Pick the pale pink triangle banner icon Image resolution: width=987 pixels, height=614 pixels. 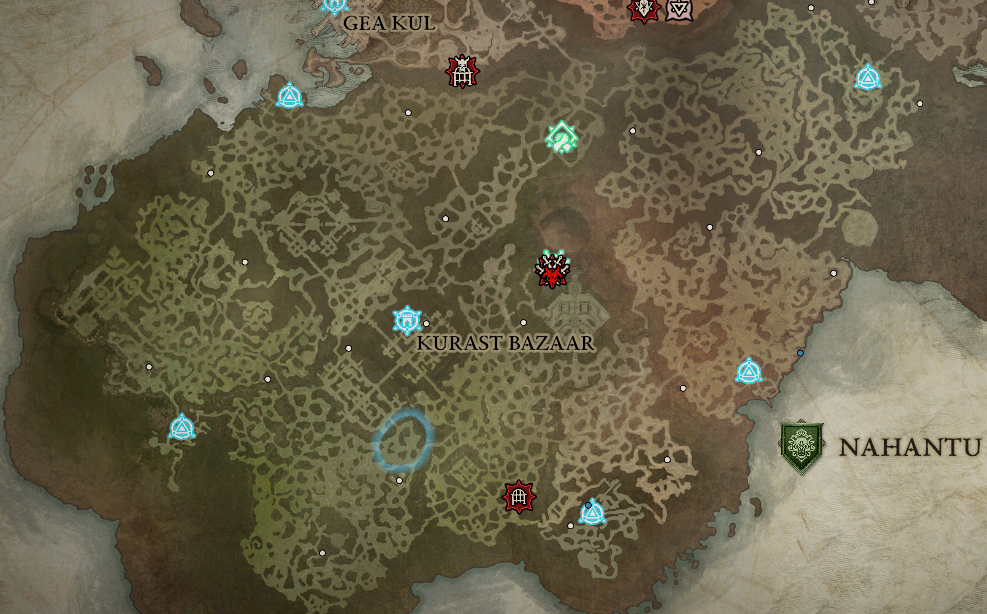pos(679,10)
